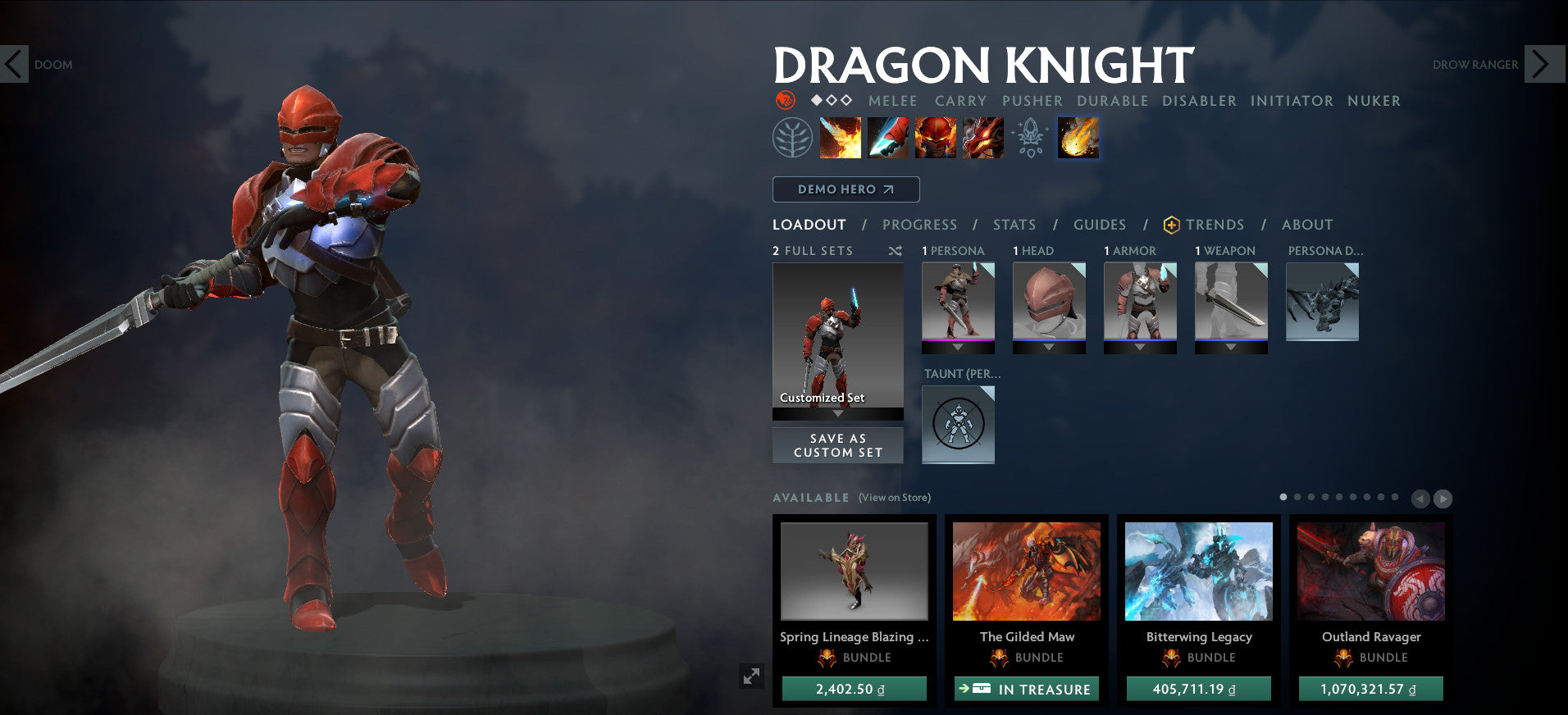Toggle the Taunt (Persona) slot
1568x715 pixels.
click(x=958, y=423)
